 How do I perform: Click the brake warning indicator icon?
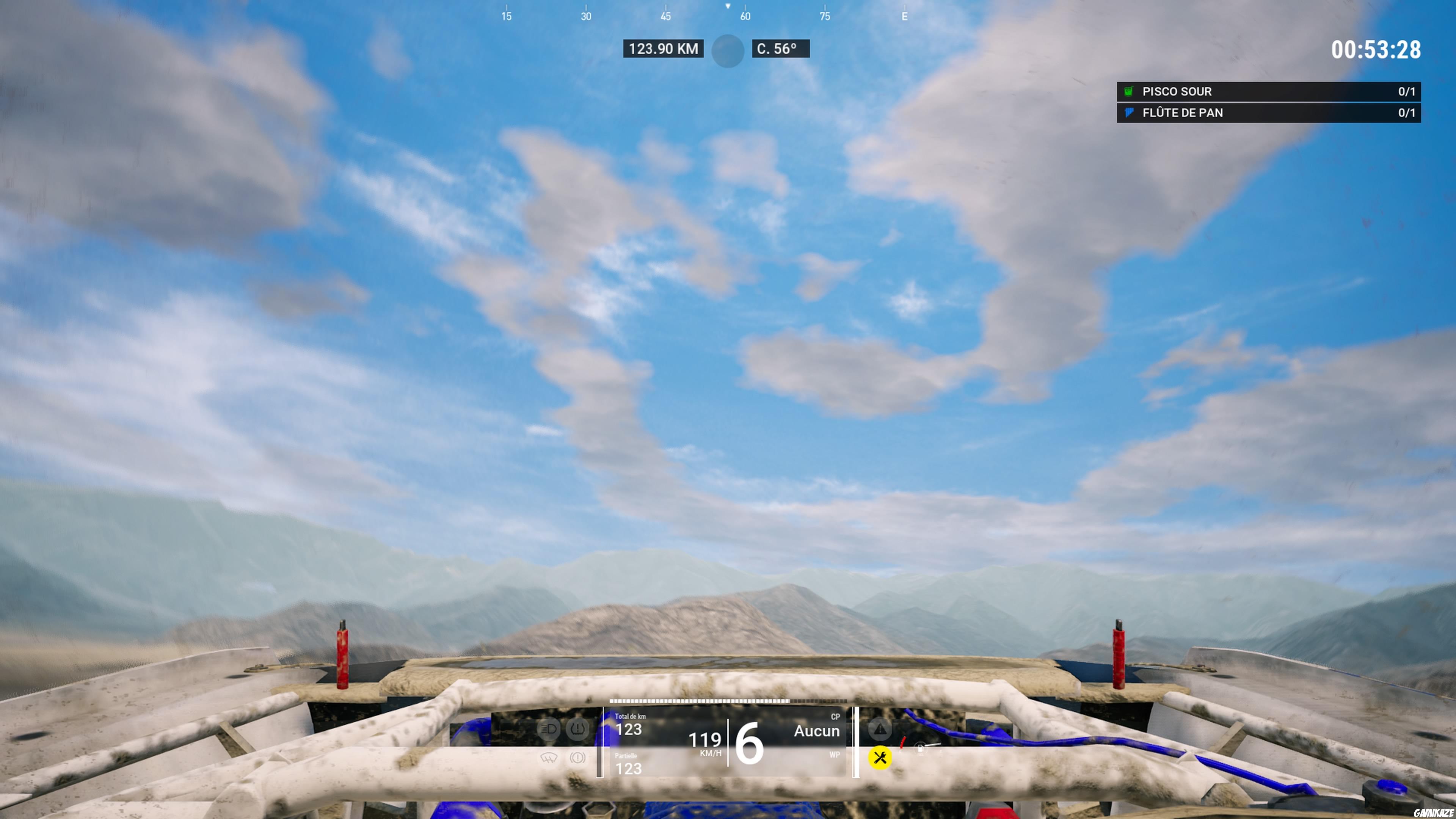click(577, 758)
